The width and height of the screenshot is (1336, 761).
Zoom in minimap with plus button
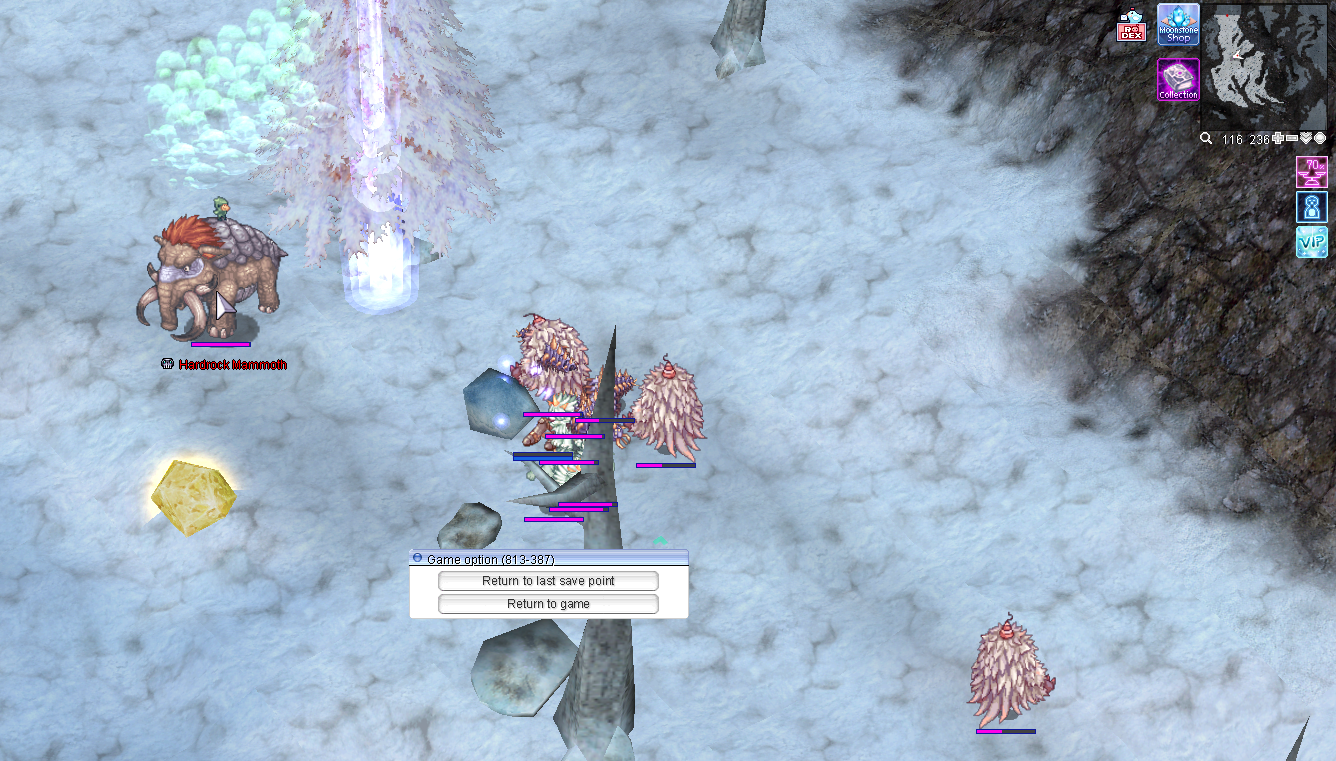point(1278,139)
